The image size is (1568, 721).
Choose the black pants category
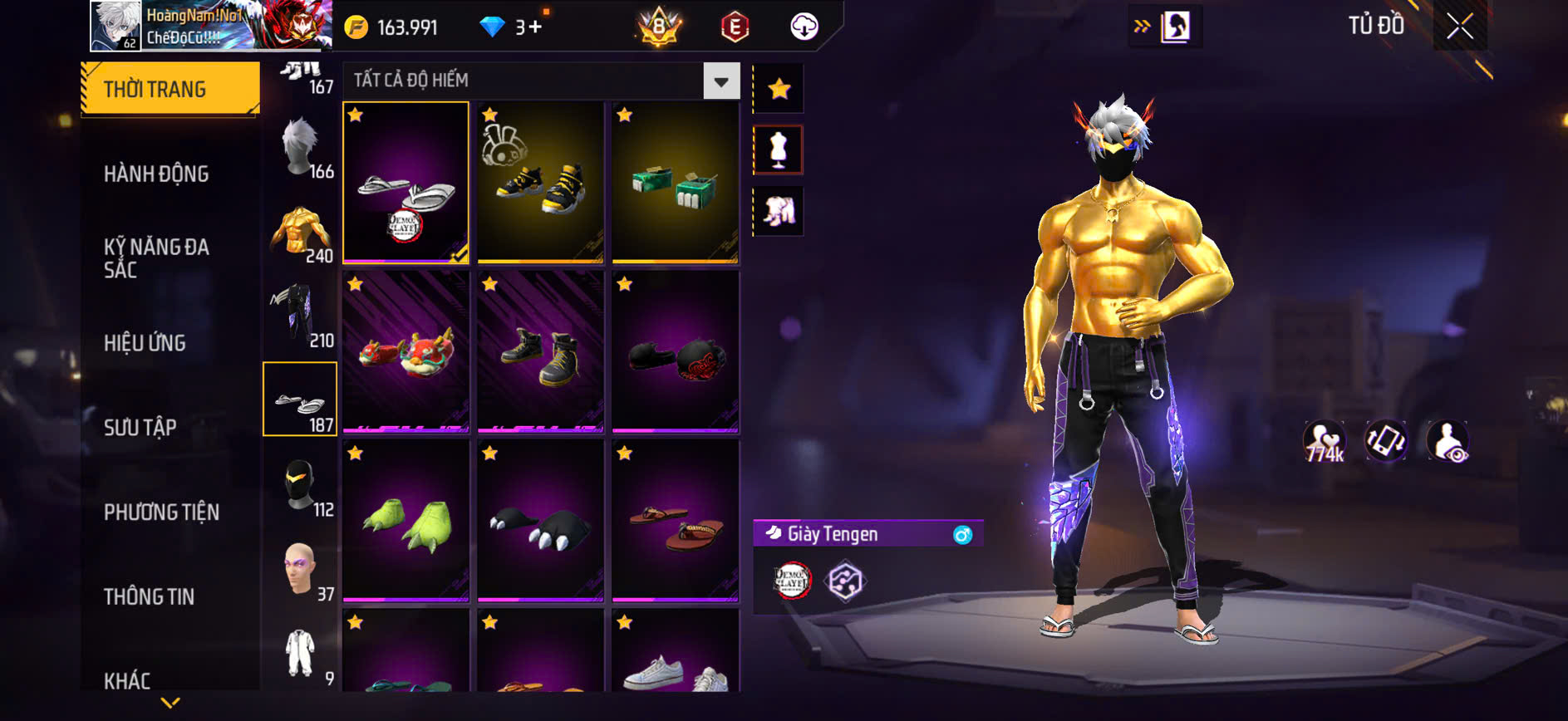(x=300, y=316)
